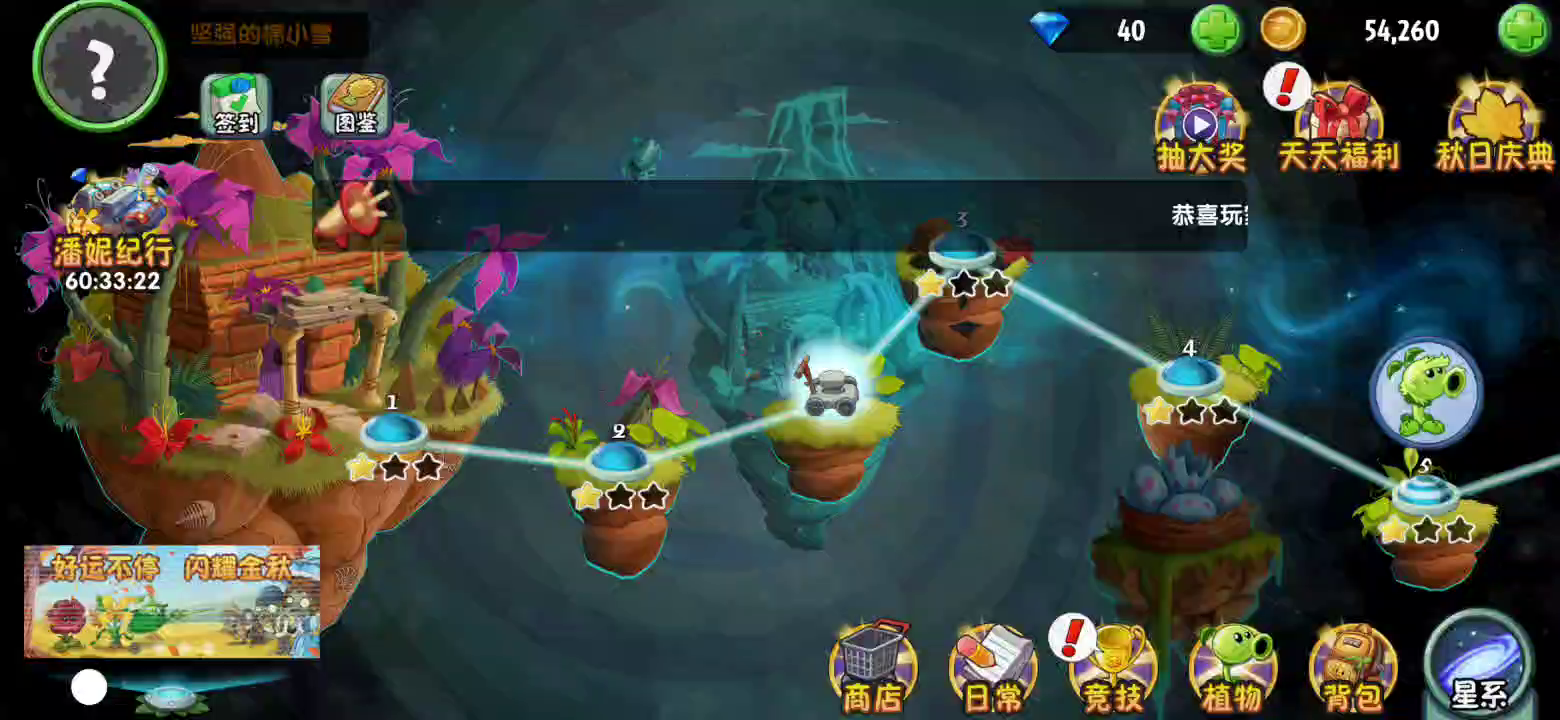The height and width of the screenshot is (720, 1560).
Task: Add more gems with the green plus
Action: pos(1216,30)
